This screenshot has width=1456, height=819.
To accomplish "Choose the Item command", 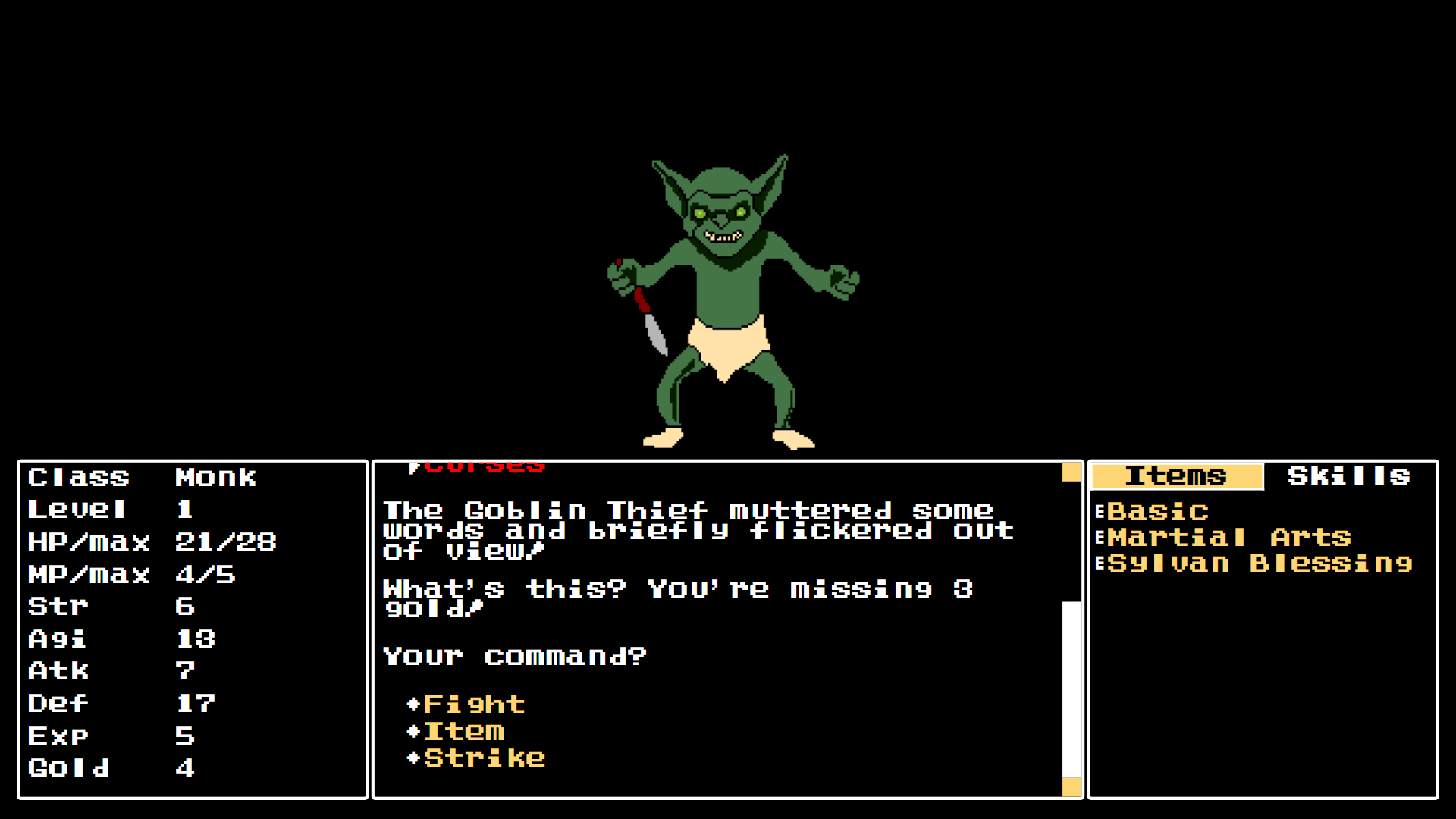I will point(464,730).
